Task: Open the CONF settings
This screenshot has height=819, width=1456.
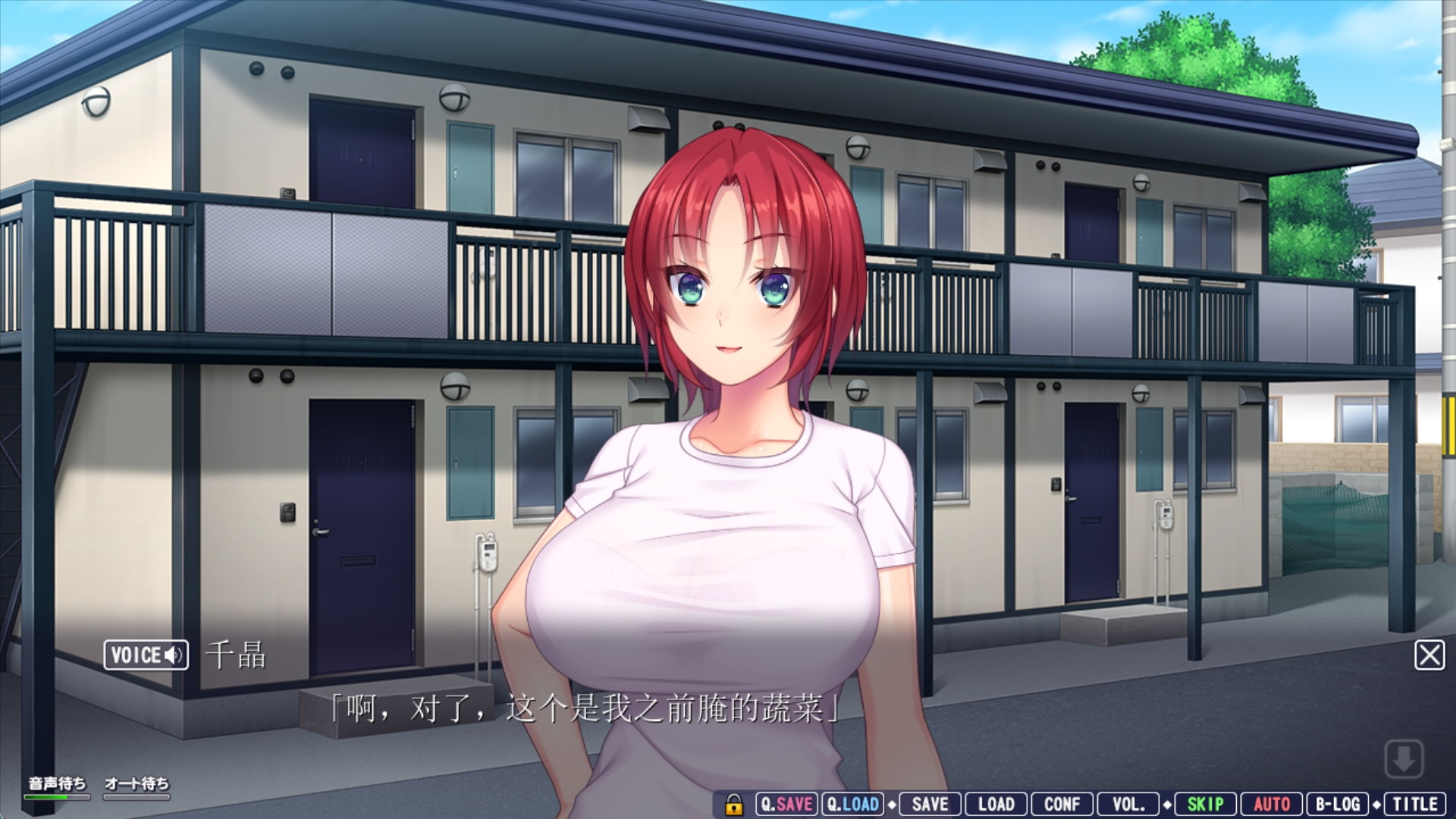Action: [1062, 805]
